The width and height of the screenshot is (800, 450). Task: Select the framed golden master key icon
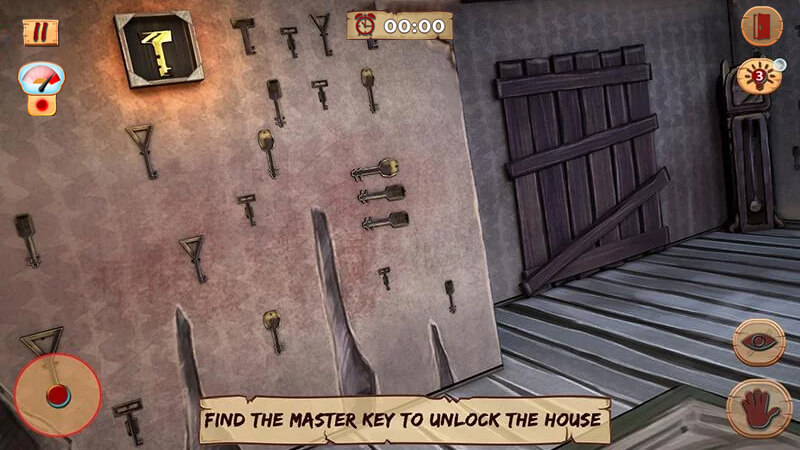click(x=159, y=47)
